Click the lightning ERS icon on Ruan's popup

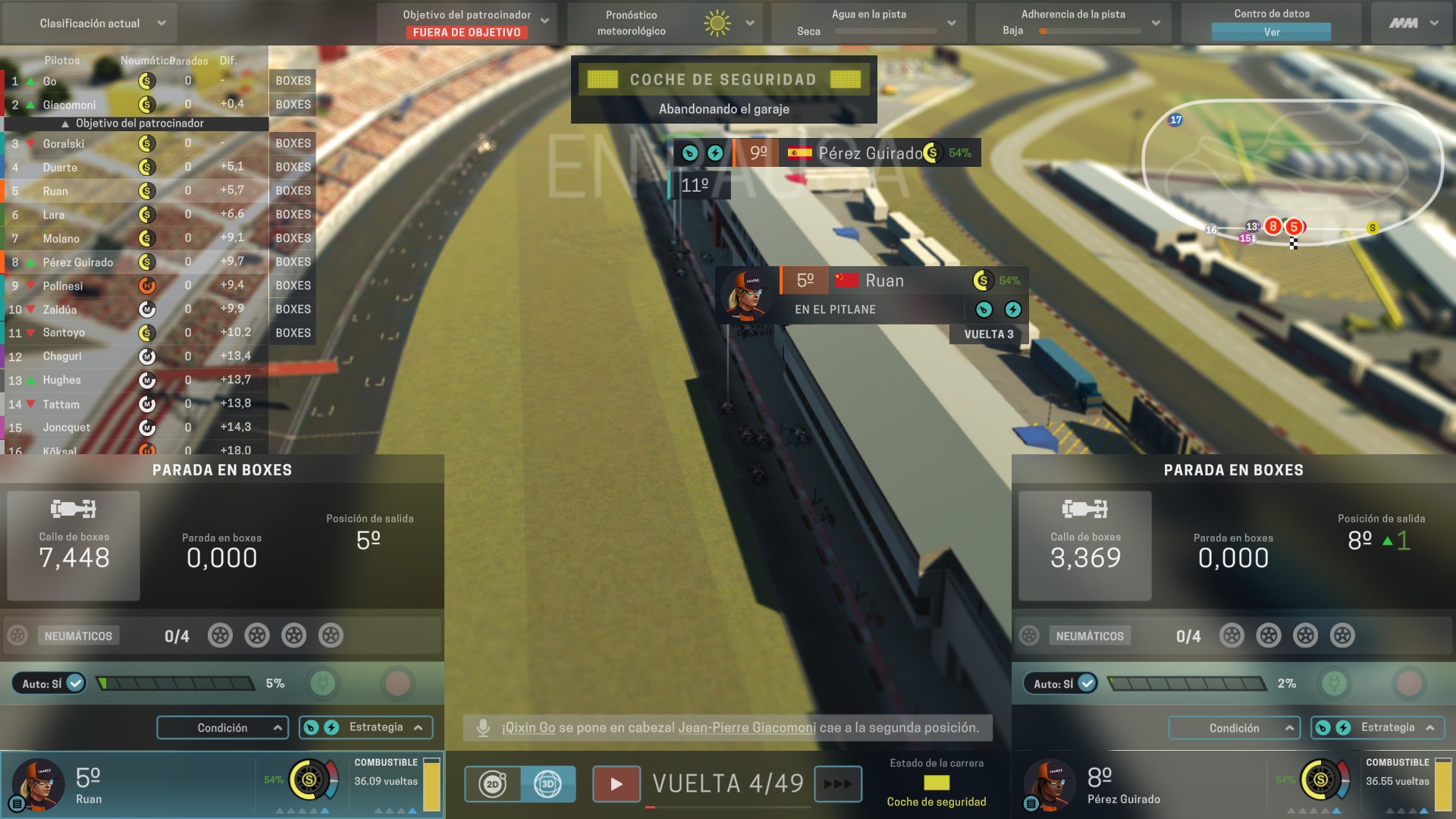click(1013, 309)
